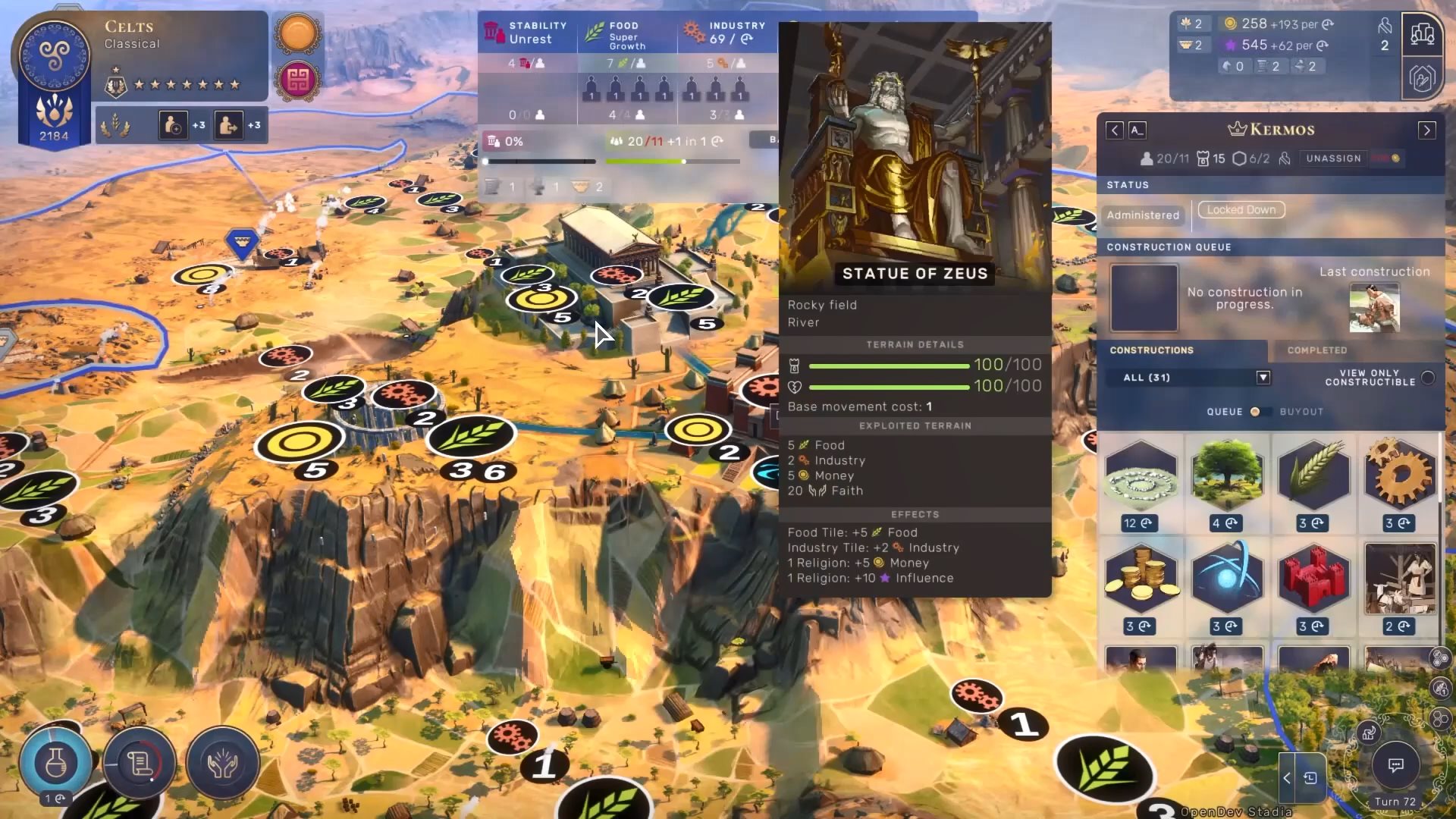This screenshot has width=1456, height=819.
Task: Switch to the Constructions tab
Action: pyautogui.click(x=1151, y=350)
